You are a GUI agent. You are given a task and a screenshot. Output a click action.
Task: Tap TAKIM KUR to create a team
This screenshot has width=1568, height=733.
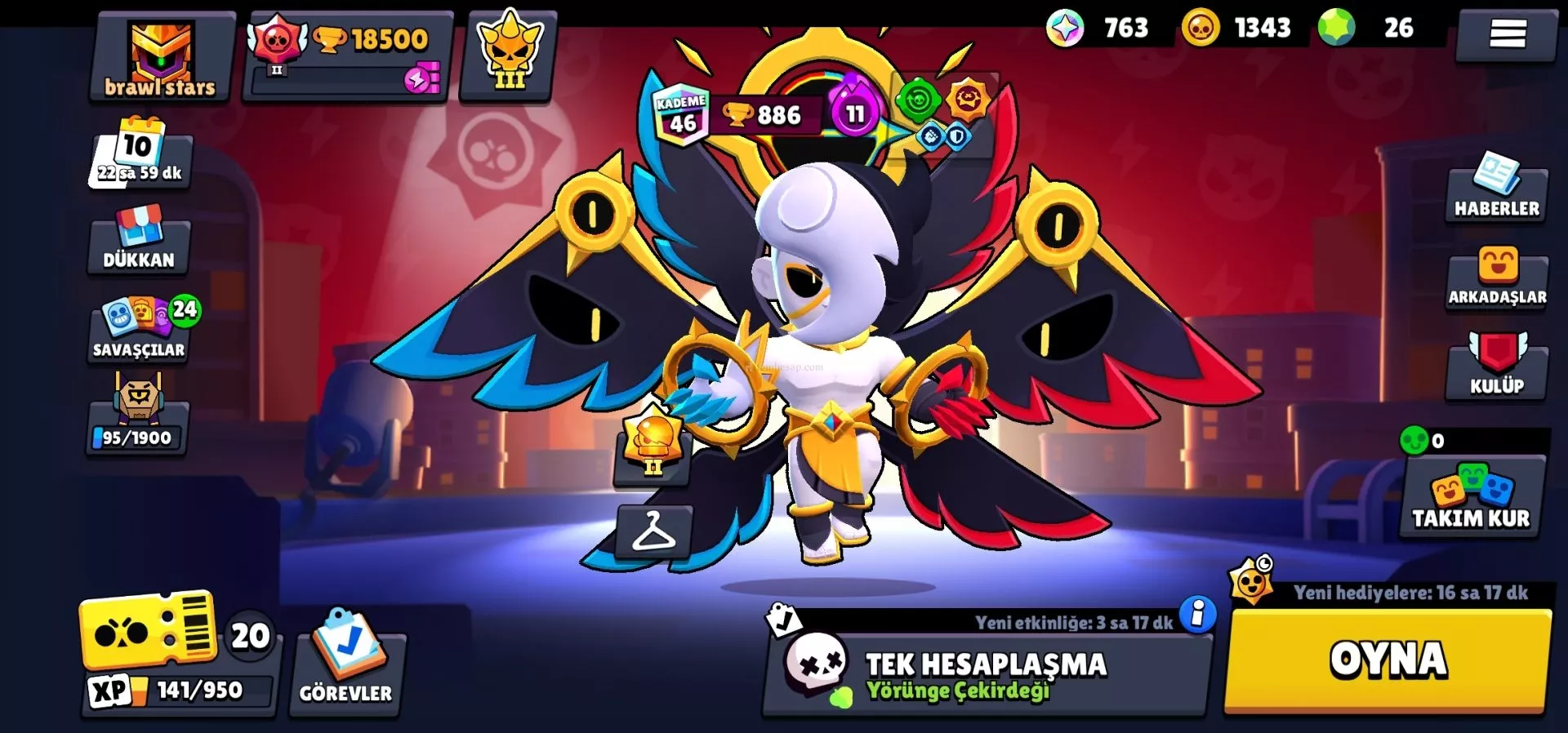[x=1472, y=495]
